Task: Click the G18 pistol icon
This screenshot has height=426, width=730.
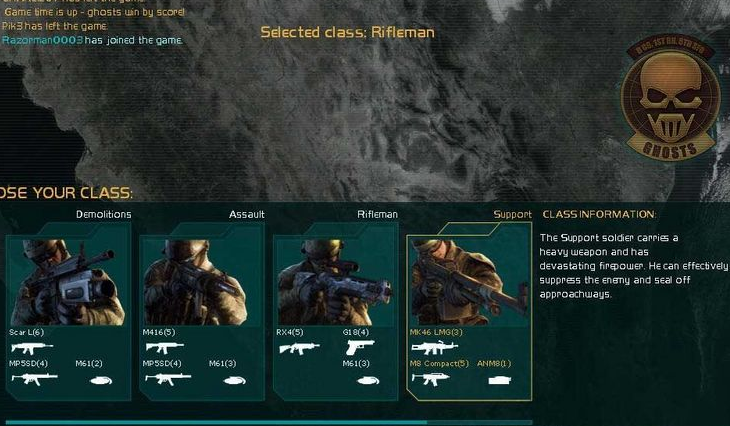Action: point(359,347)
